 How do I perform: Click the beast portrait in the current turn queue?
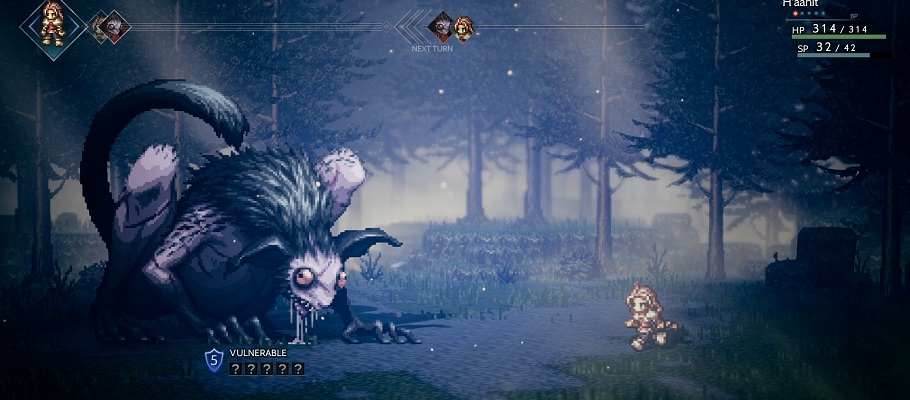(113, 25)
